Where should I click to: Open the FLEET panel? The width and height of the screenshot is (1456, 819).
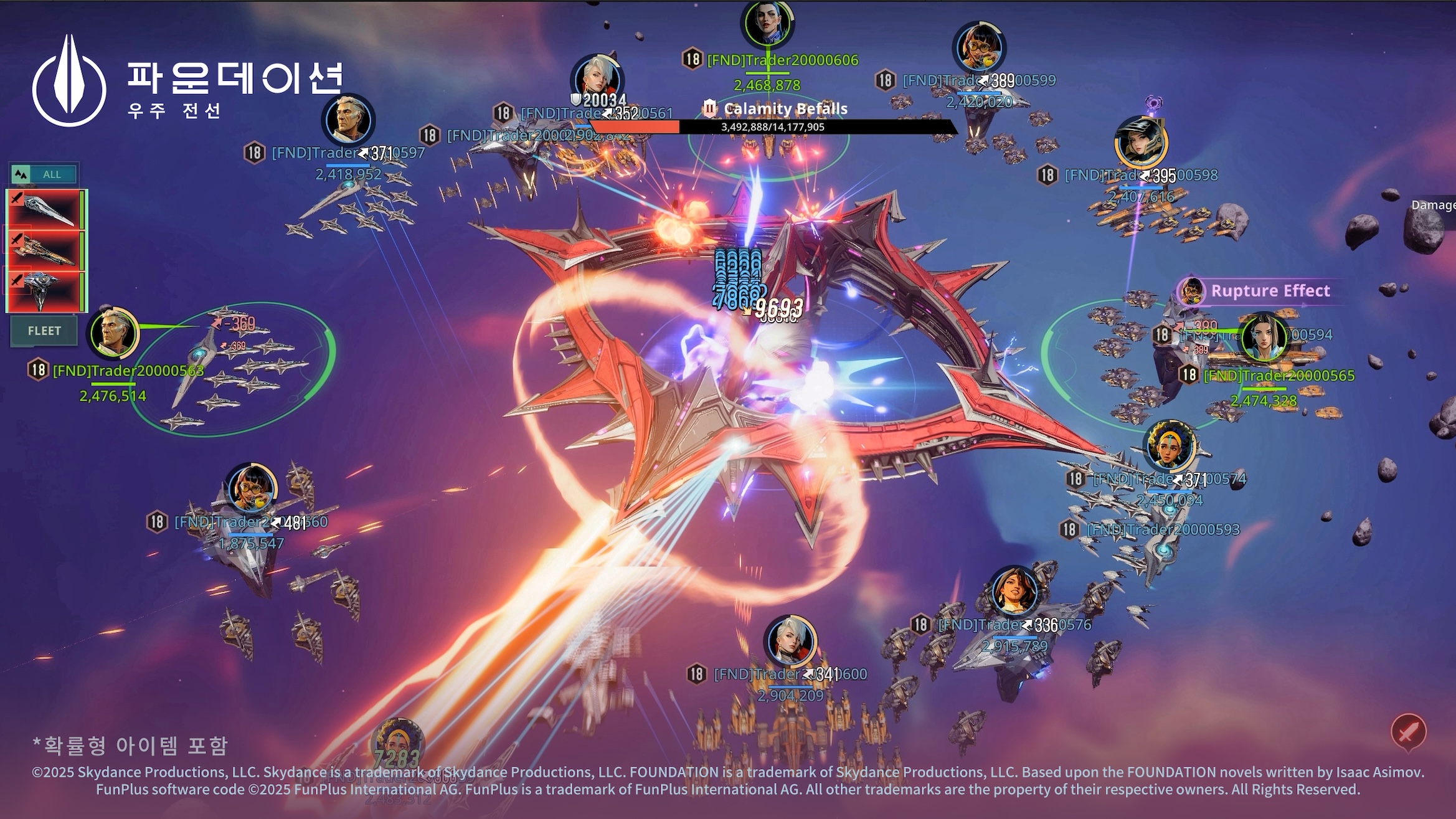(44, 331)
